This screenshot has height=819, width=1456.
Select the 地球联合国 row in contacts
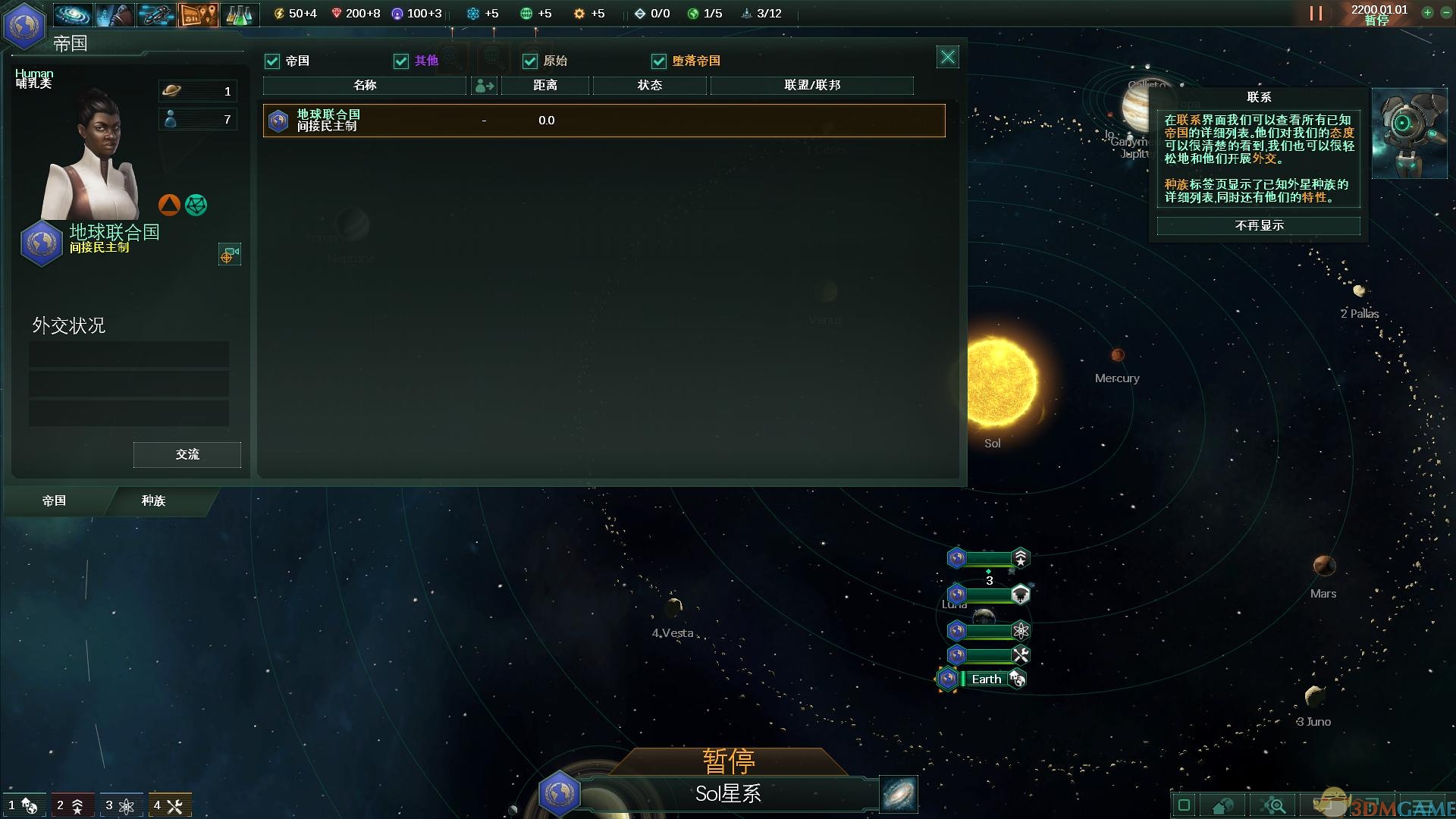click(x=603, y=120)
